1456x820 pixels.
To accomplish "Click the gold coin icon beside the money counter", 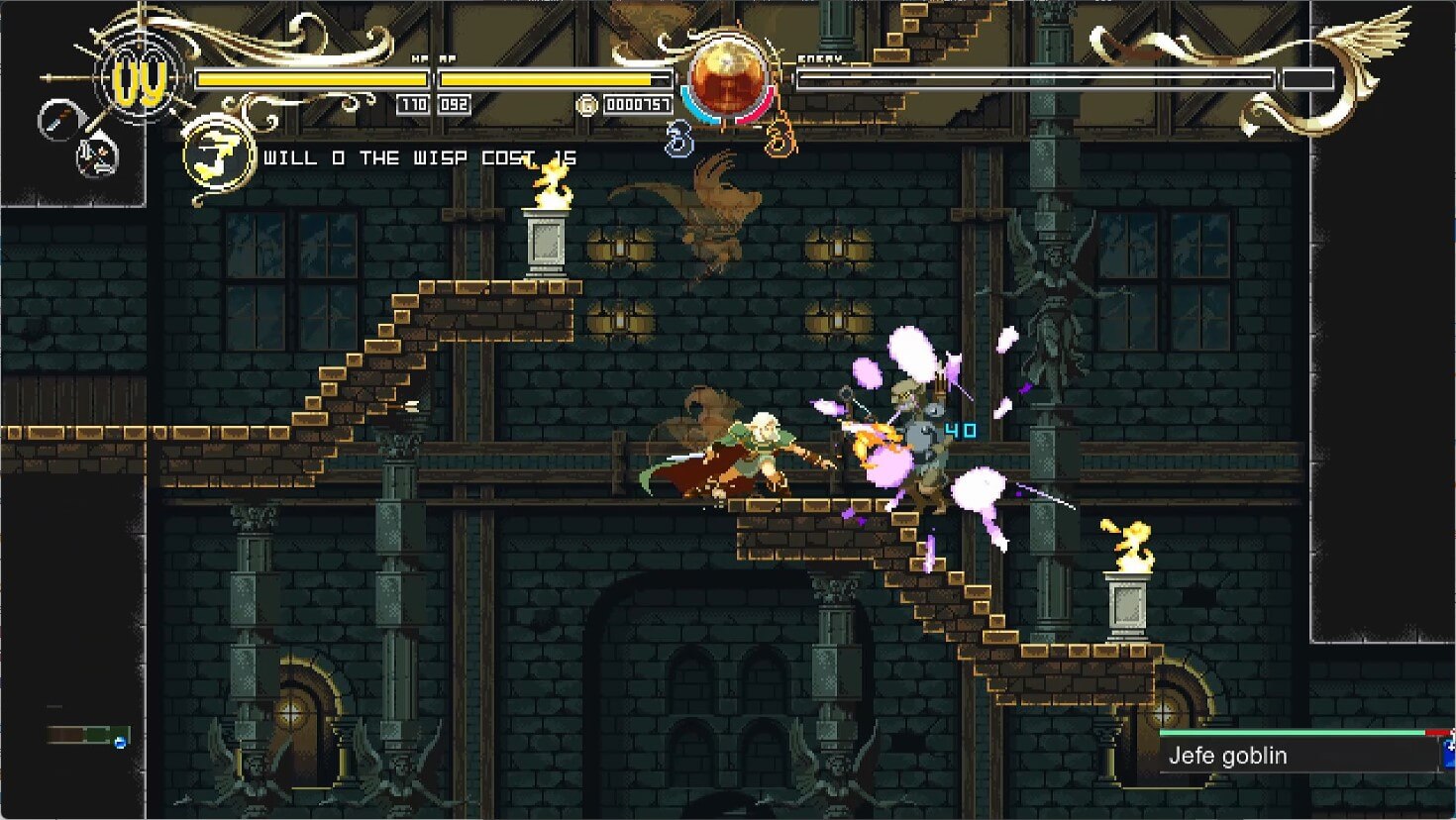I will click(x=586, y=103).
